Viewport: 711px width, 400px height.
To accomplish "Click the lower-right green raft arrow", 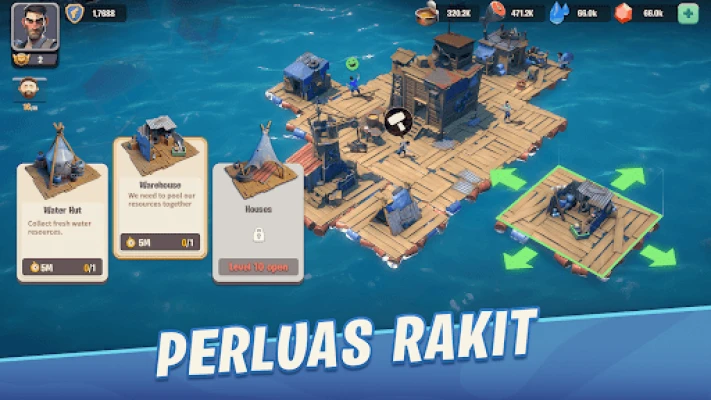I will pos(657,255).
